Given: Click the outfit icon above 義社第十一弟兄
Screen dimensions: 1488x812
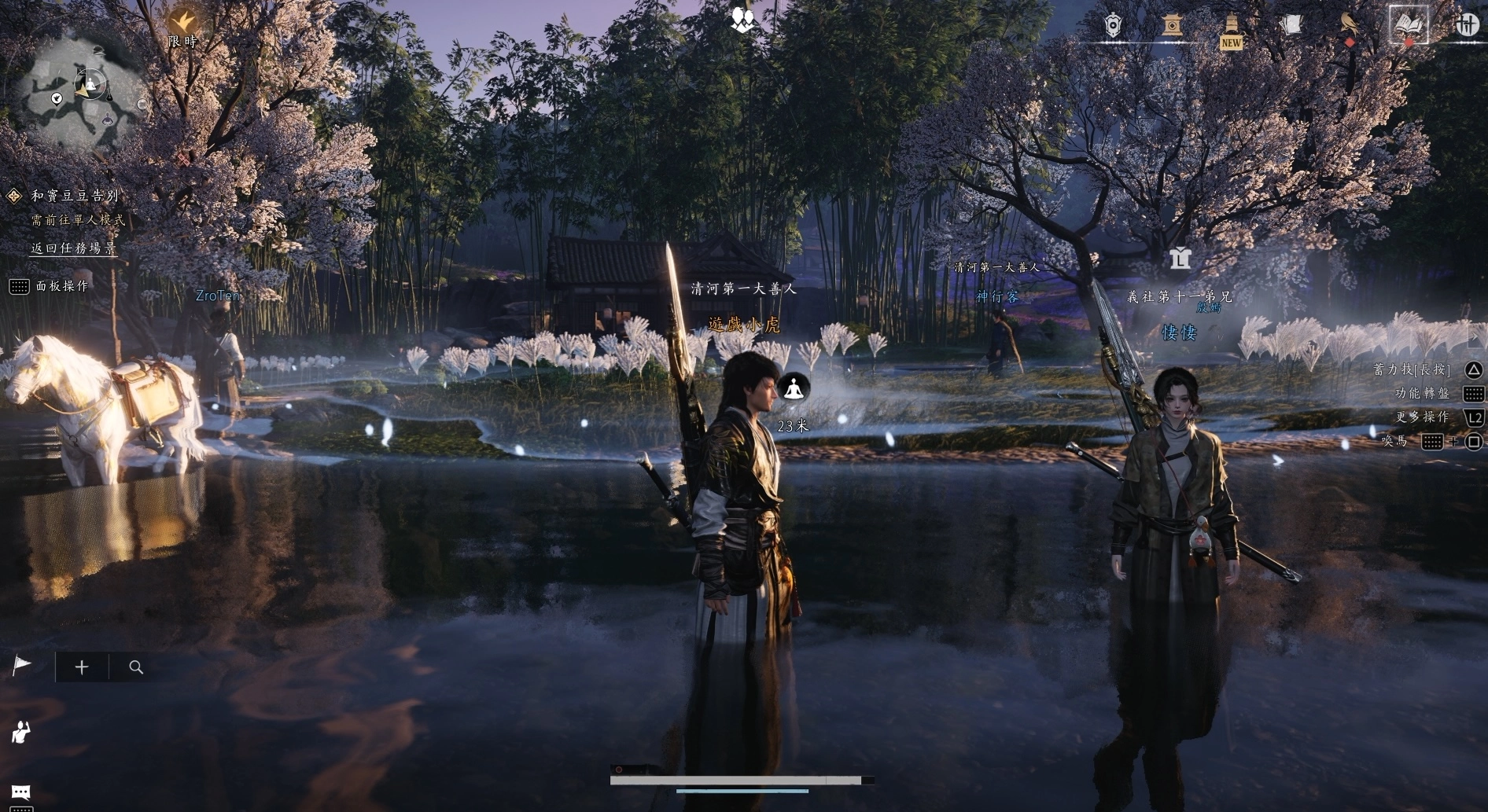Looking at the screenshot, I should click(1180, 258).
